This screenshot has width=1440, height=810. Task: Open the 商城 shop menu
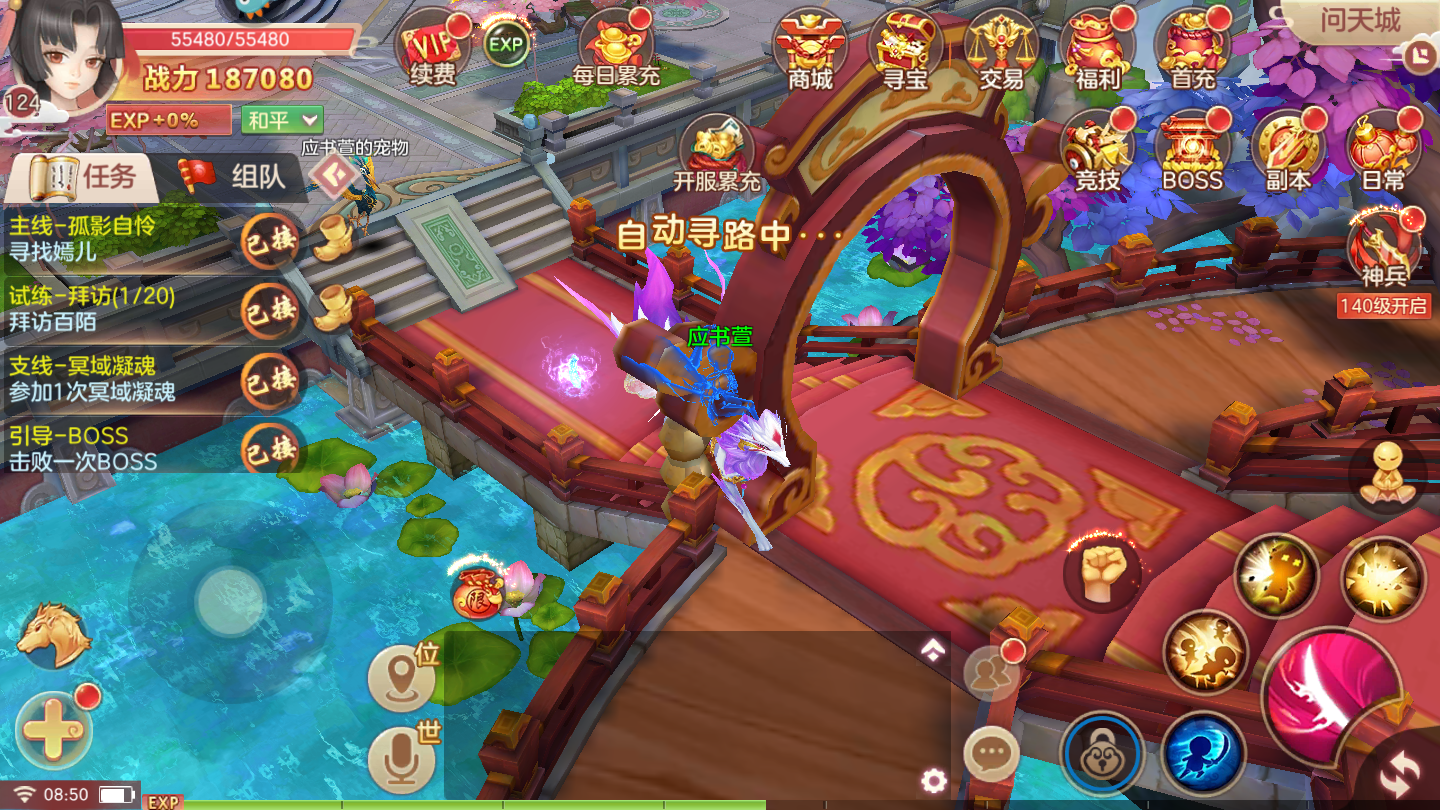coord(810,52)
